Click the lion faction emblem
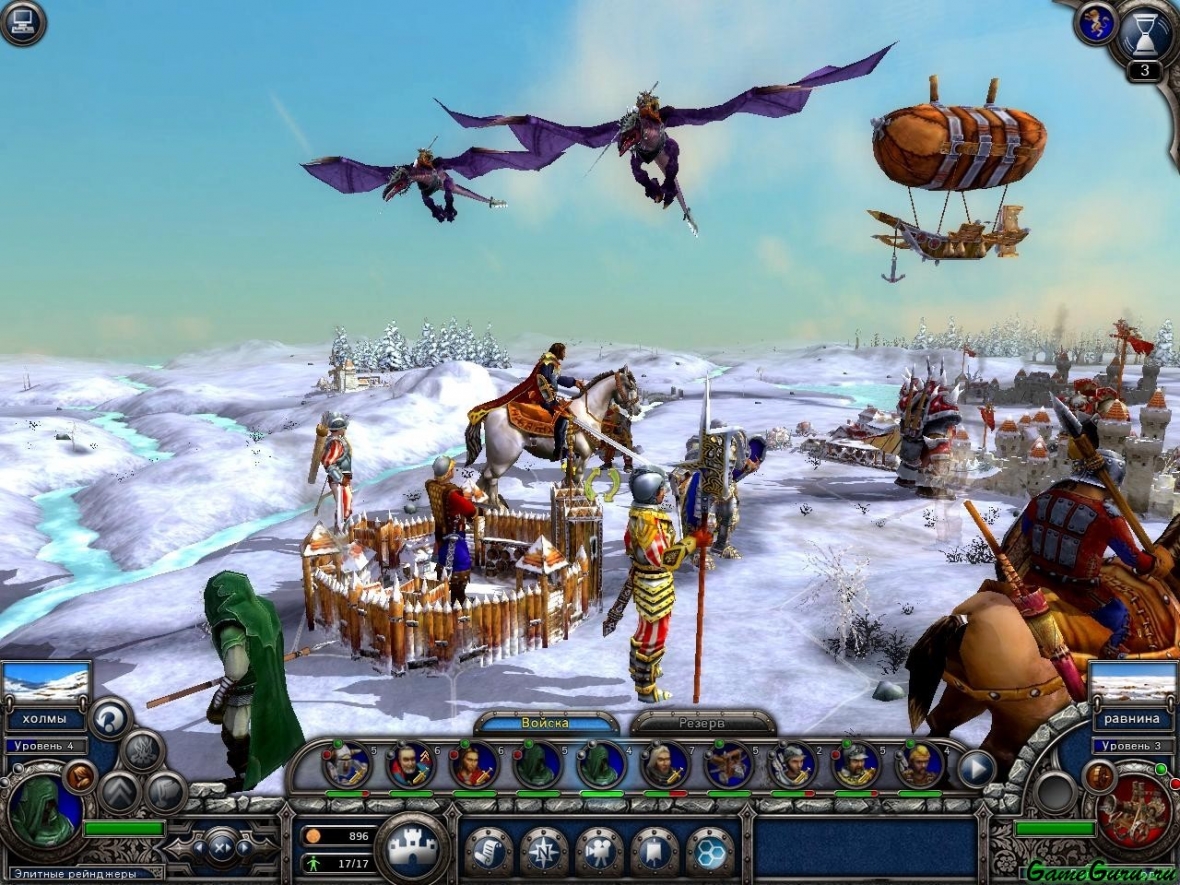Screen dimensions: 1180x885 click(1097, 22)
